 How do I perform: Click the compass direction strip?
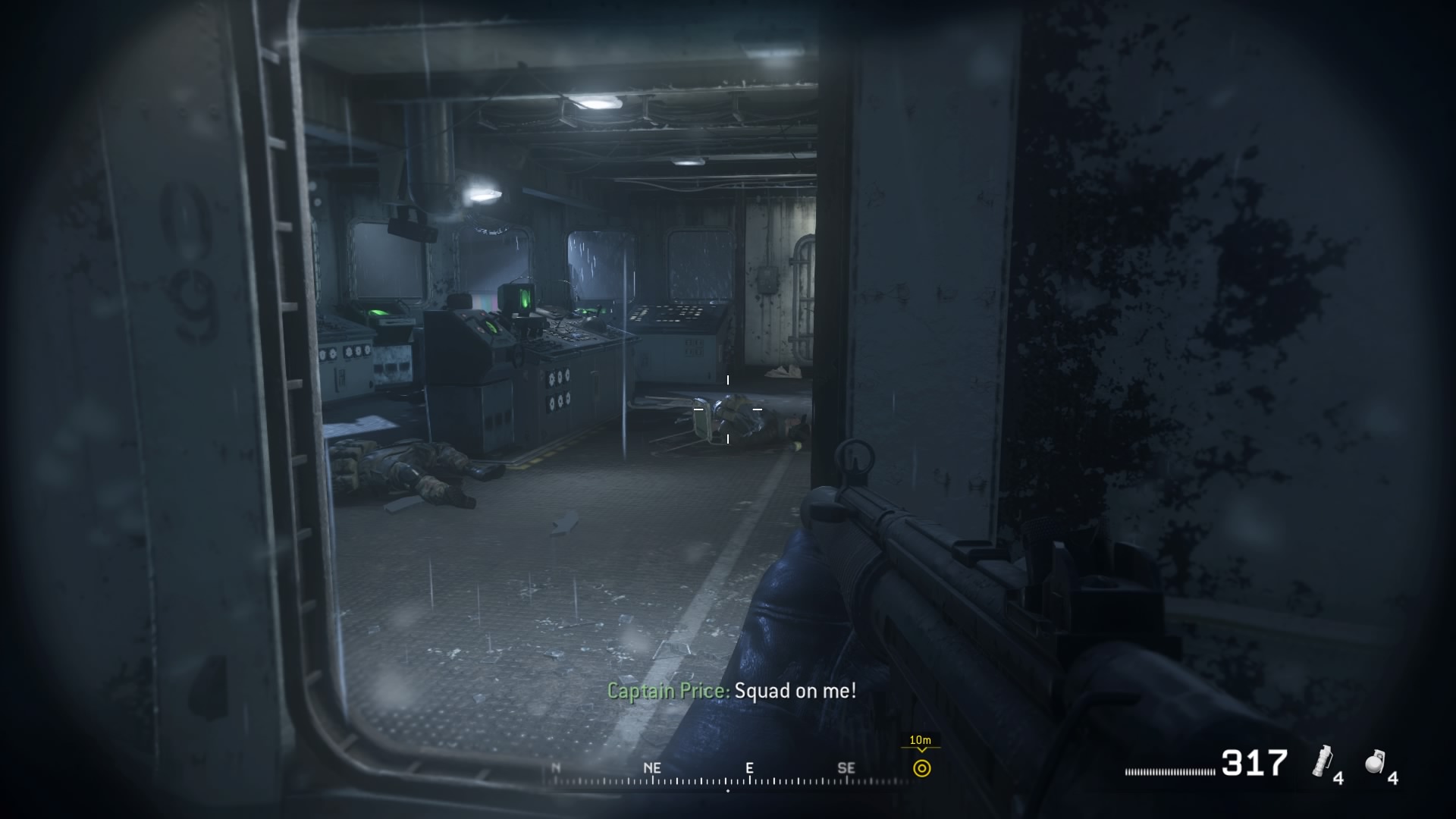click(728, 773)
